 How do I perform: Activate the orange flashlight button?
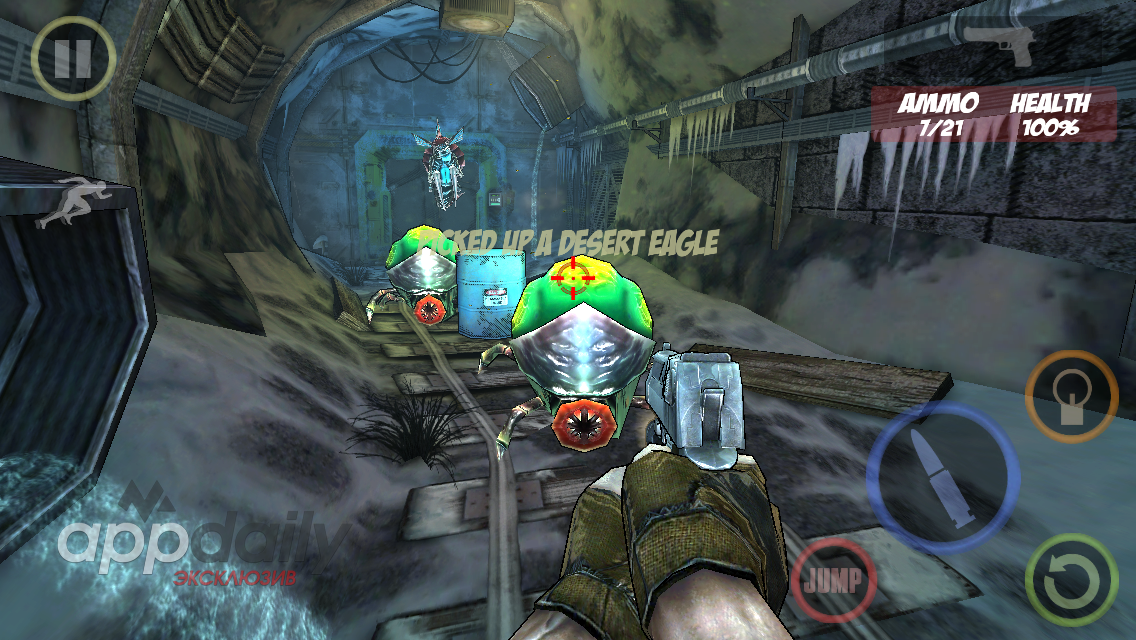click(x=1071, y=396)
